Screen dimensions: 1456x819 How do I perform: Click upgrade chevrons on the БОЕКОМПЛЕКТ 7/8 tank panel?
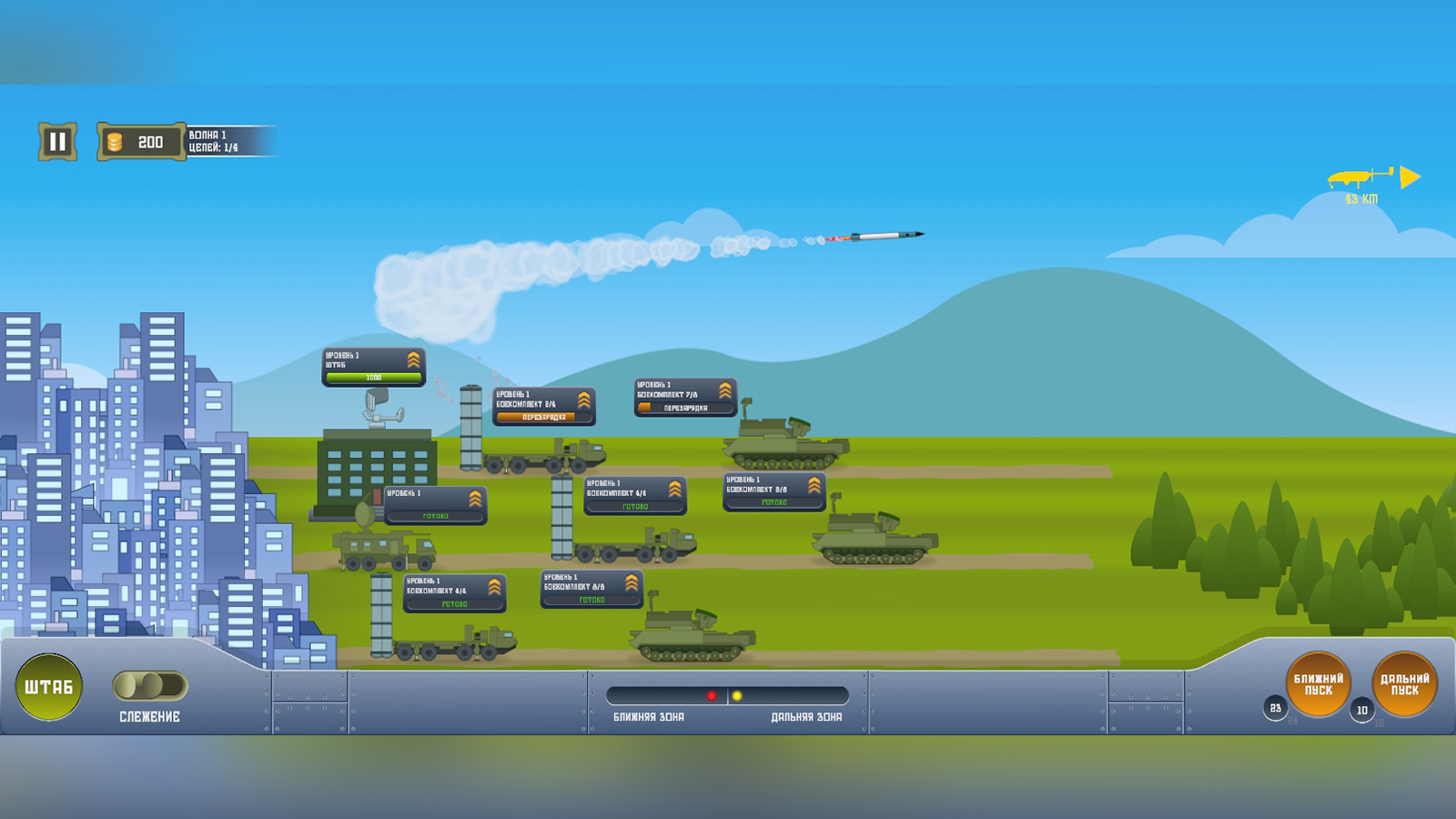[x=725, y=390]
